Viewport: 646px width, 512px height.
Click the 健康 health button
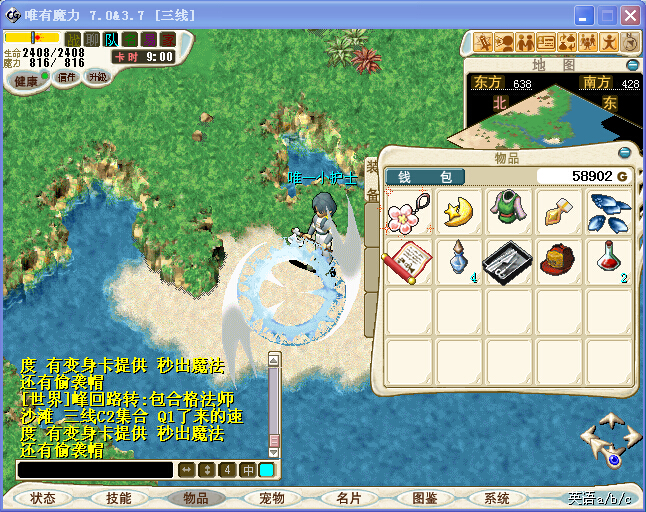point(26,81)
